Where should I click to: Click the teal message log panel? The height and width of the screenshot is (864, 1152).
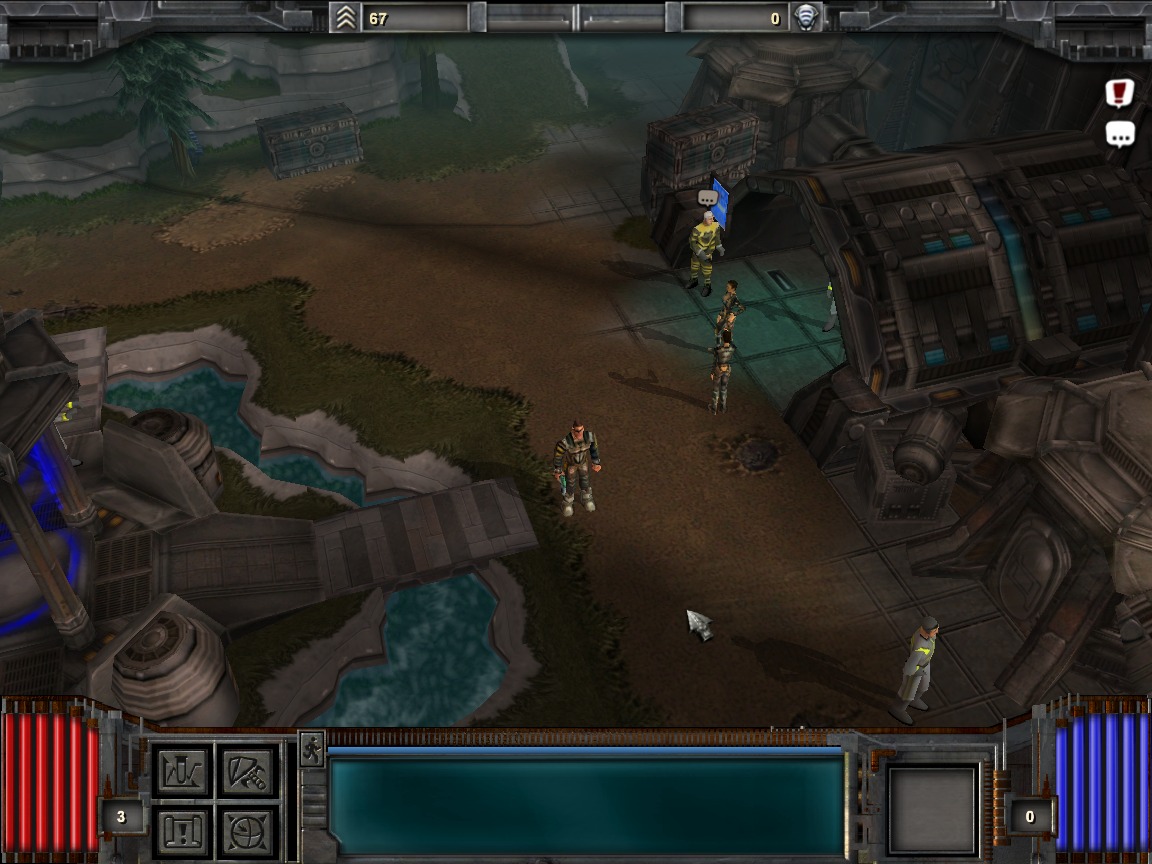586,806
